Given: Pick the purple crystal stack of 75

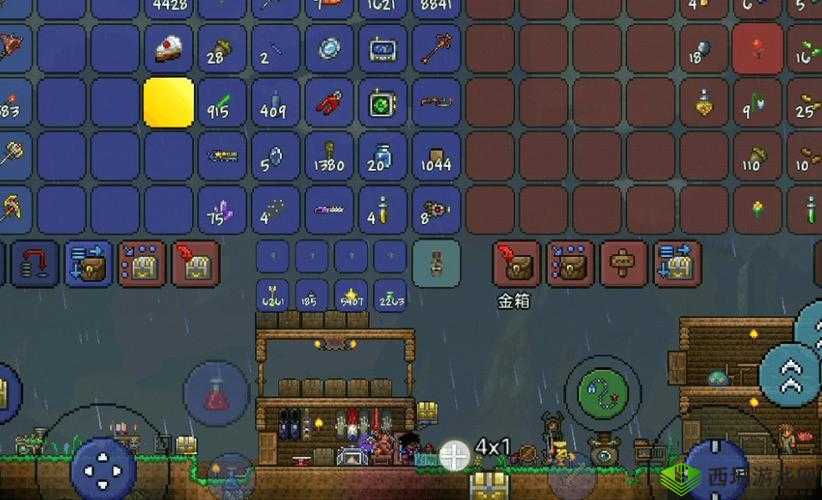Looking at the screenshot, I should coord(222,210).
